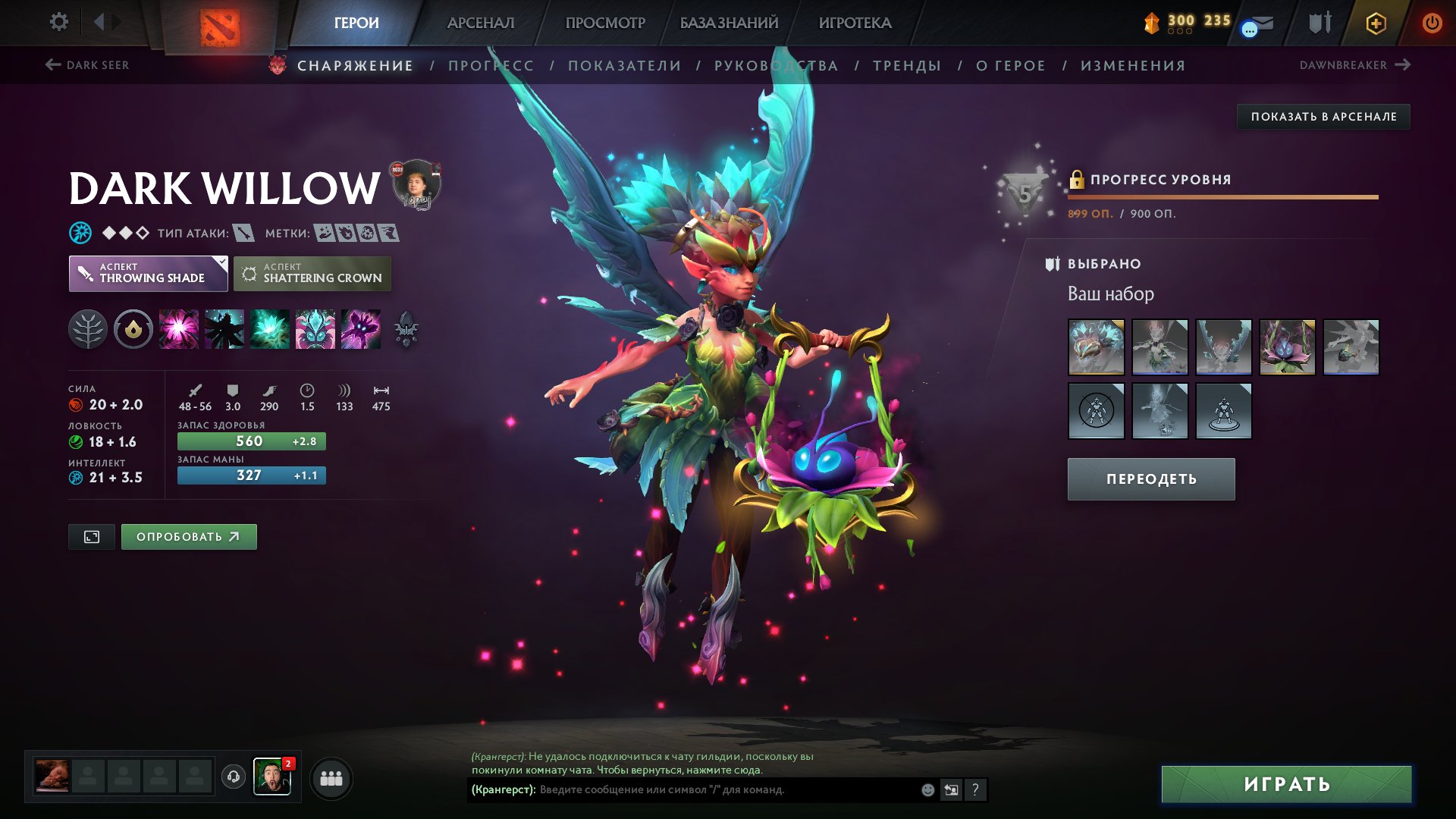This screenshot has width=1456, height=819.
Task: Click the chat bubble status toggle
Action: click(1249, 29)
